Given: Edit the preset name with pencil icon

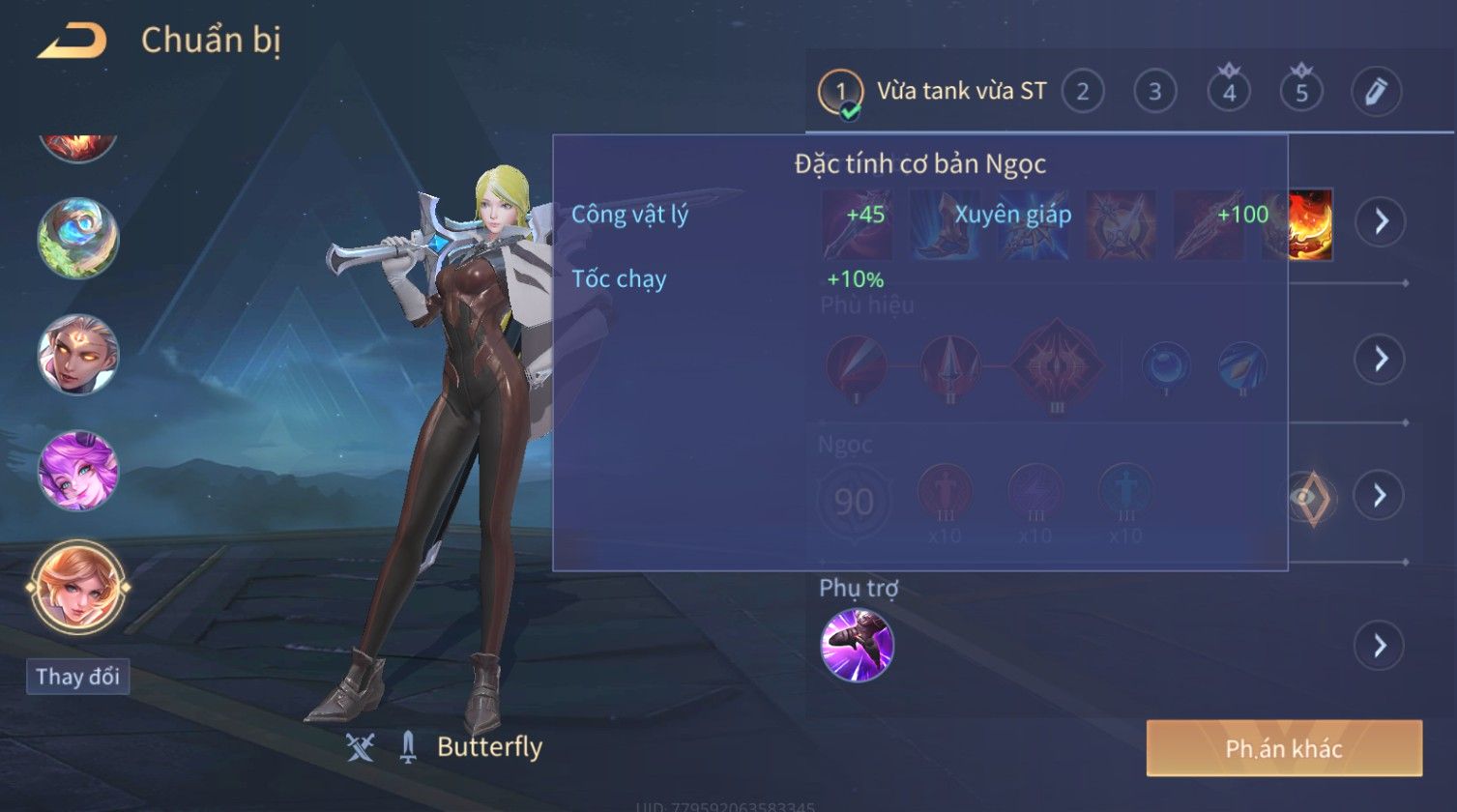Looking at the screenshot, I should (1376, 92).
